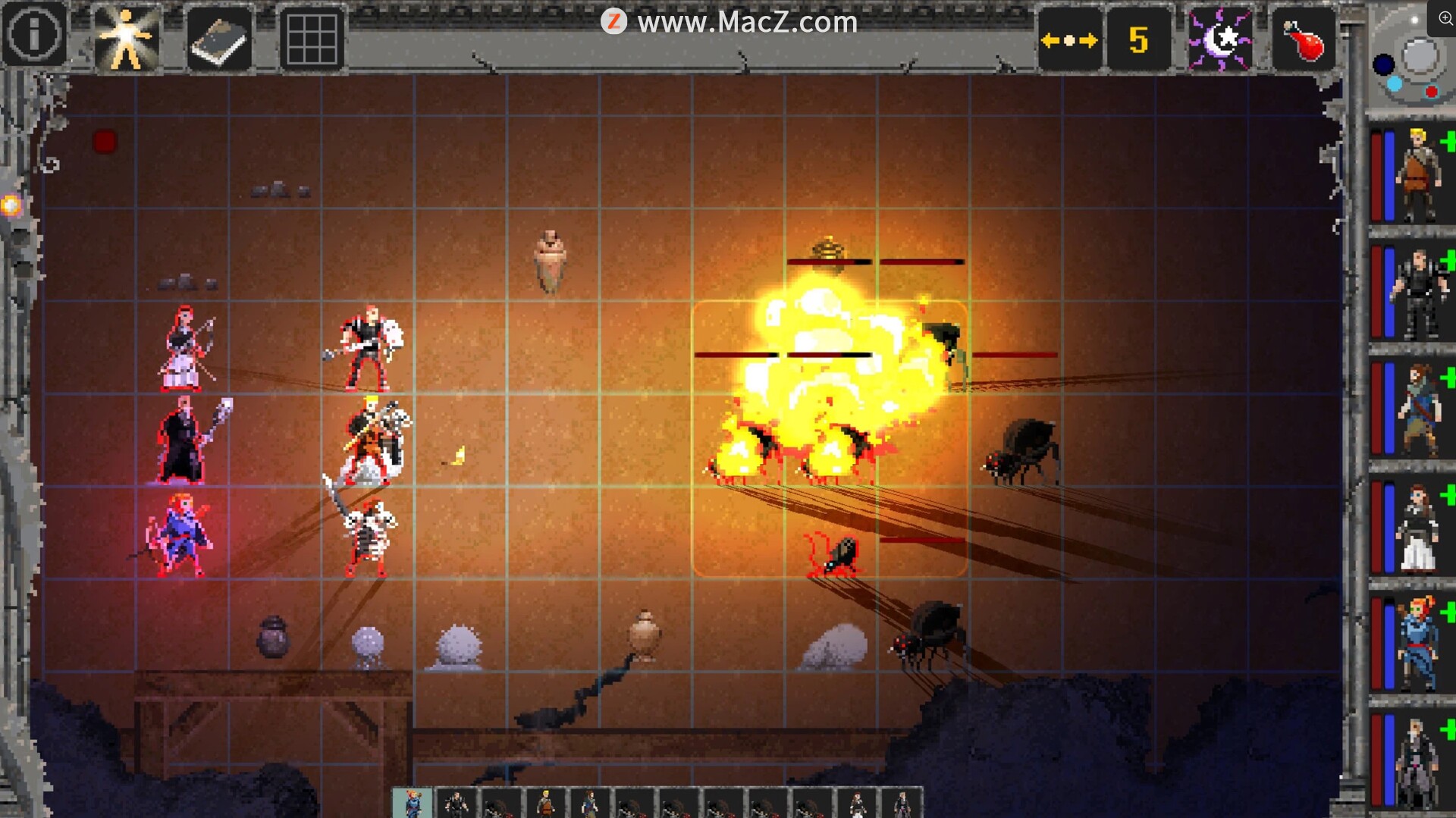
Task: Click the grey orb in the corner dial
Action: click(1420, 56)
